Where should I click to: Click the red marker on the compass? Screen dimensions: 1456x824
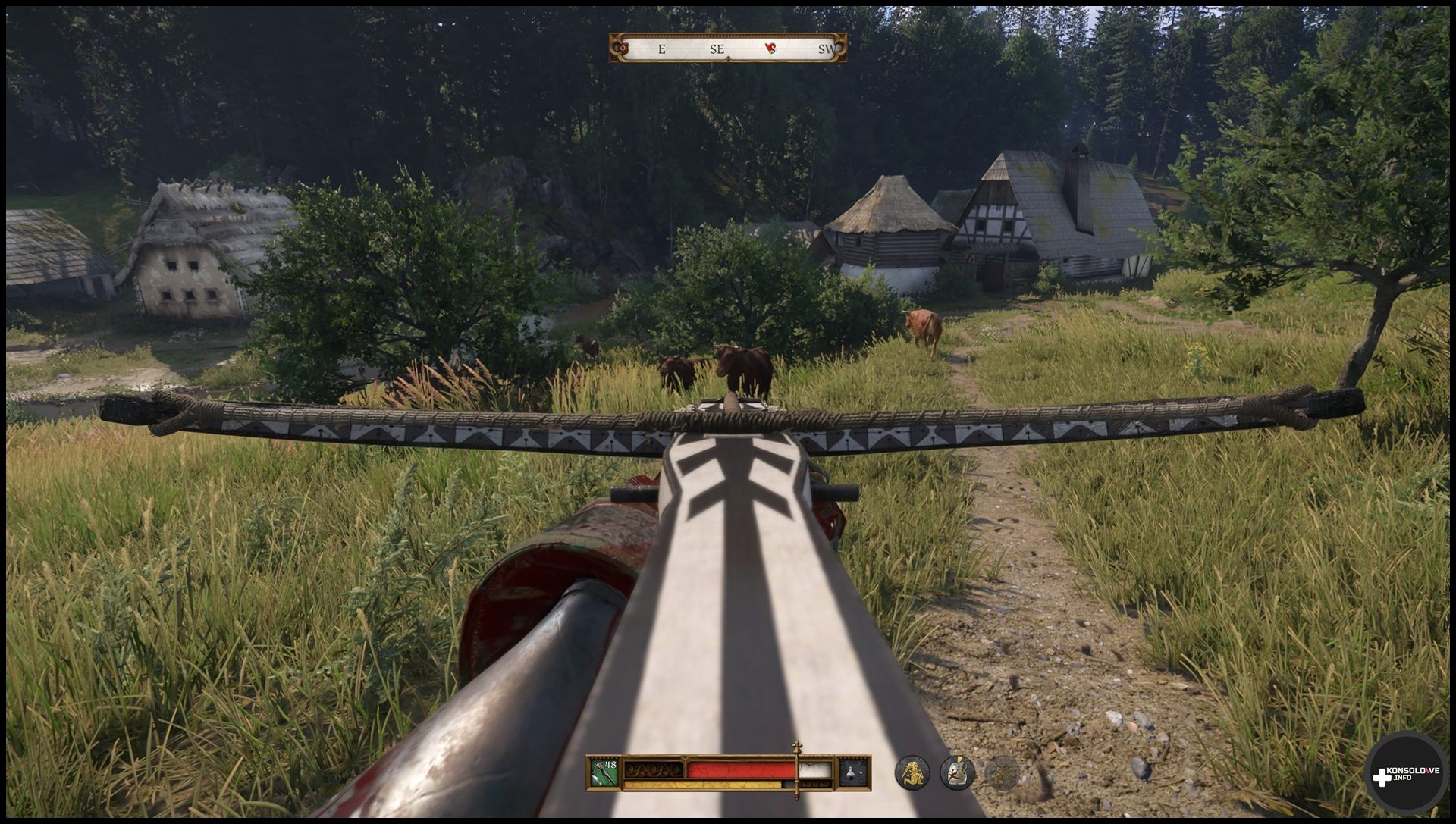(x=770, y=49)
